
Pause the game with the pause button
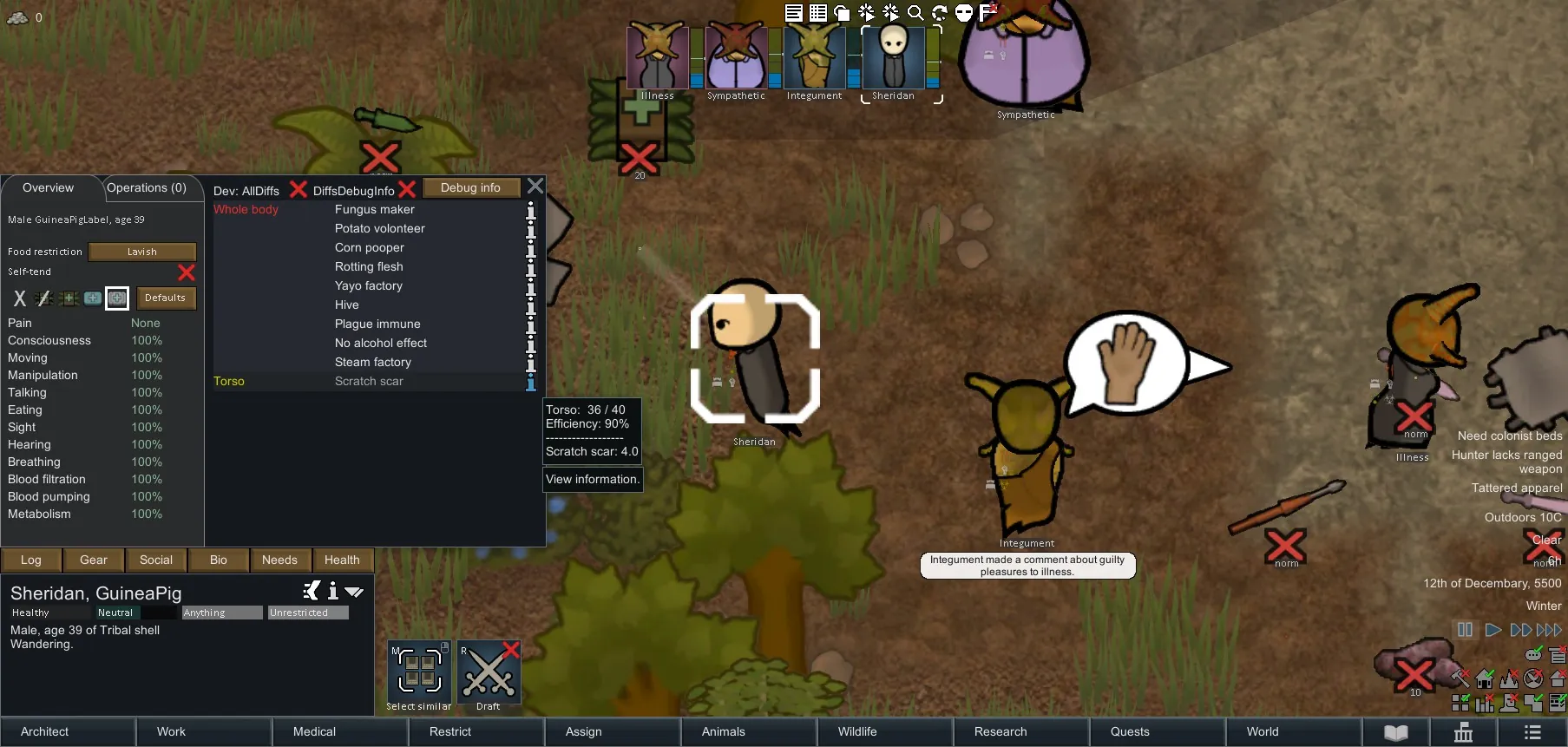tap(1465, 630)
